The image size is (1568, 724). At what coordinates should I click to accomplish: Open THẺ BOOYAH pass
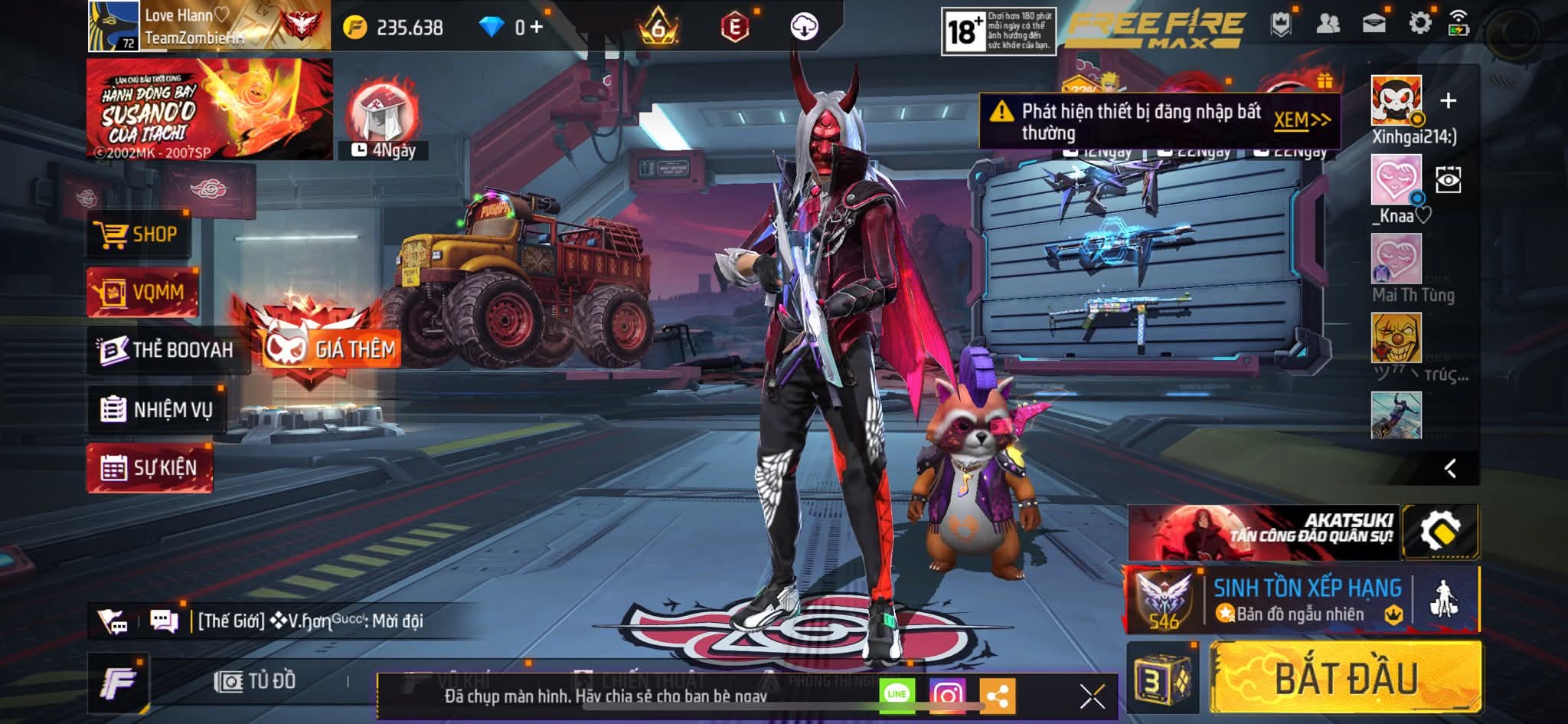click(168, 350)
